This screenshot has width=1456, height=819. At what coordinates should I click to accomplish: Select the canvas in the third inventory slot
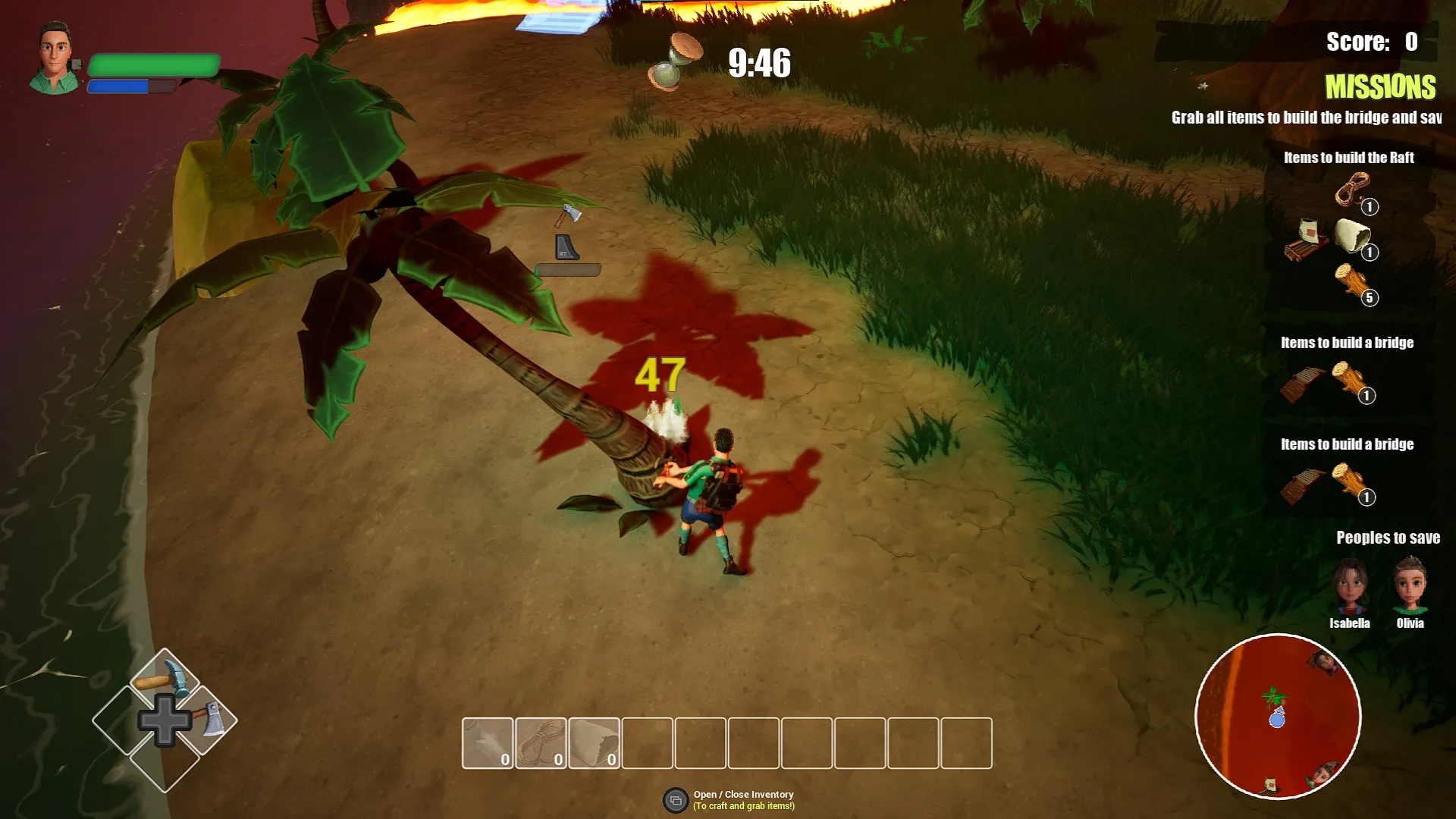(595, 742)
